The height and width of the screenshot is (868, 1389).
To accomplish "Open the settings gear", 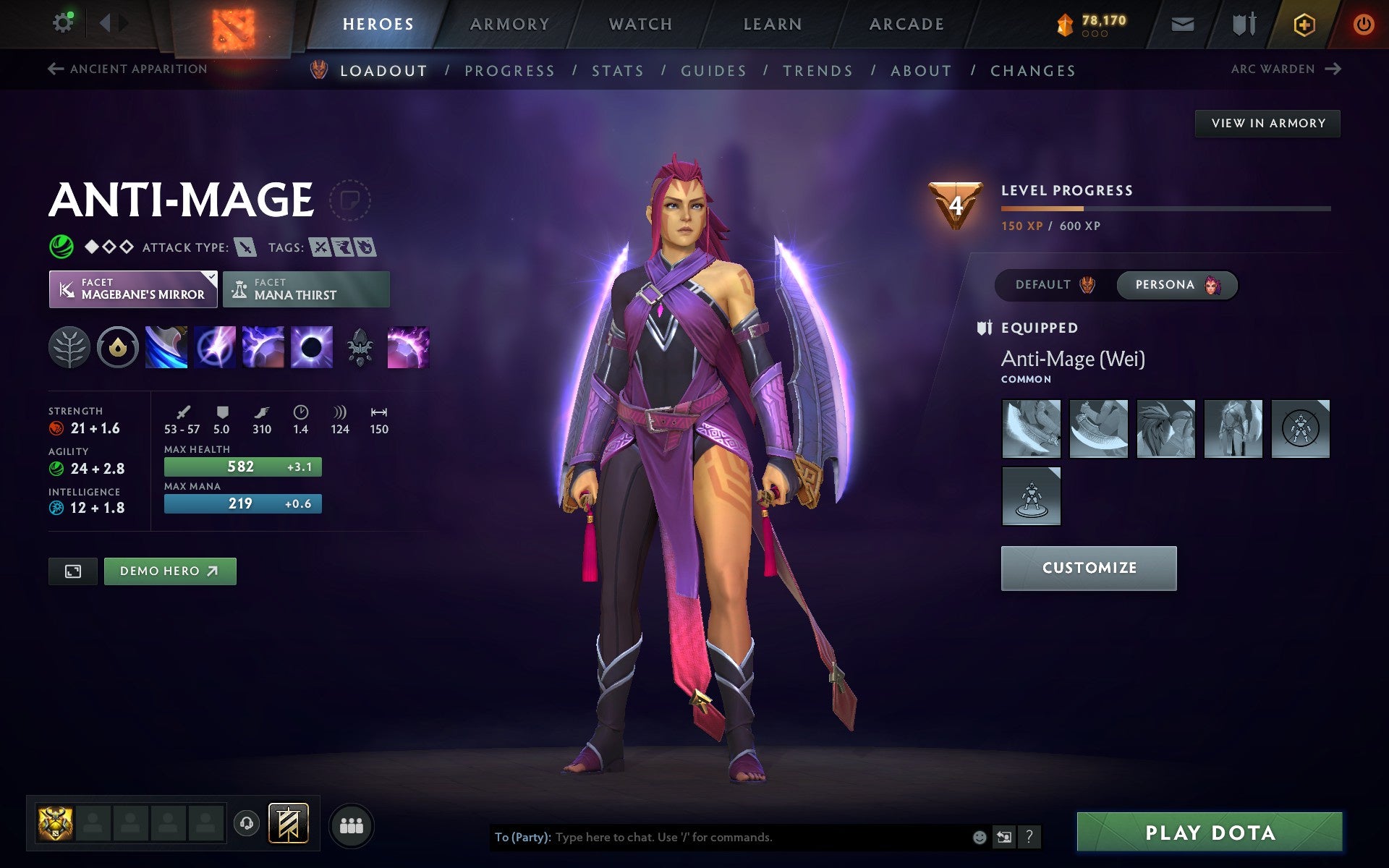I will click(x=64, y=22).
